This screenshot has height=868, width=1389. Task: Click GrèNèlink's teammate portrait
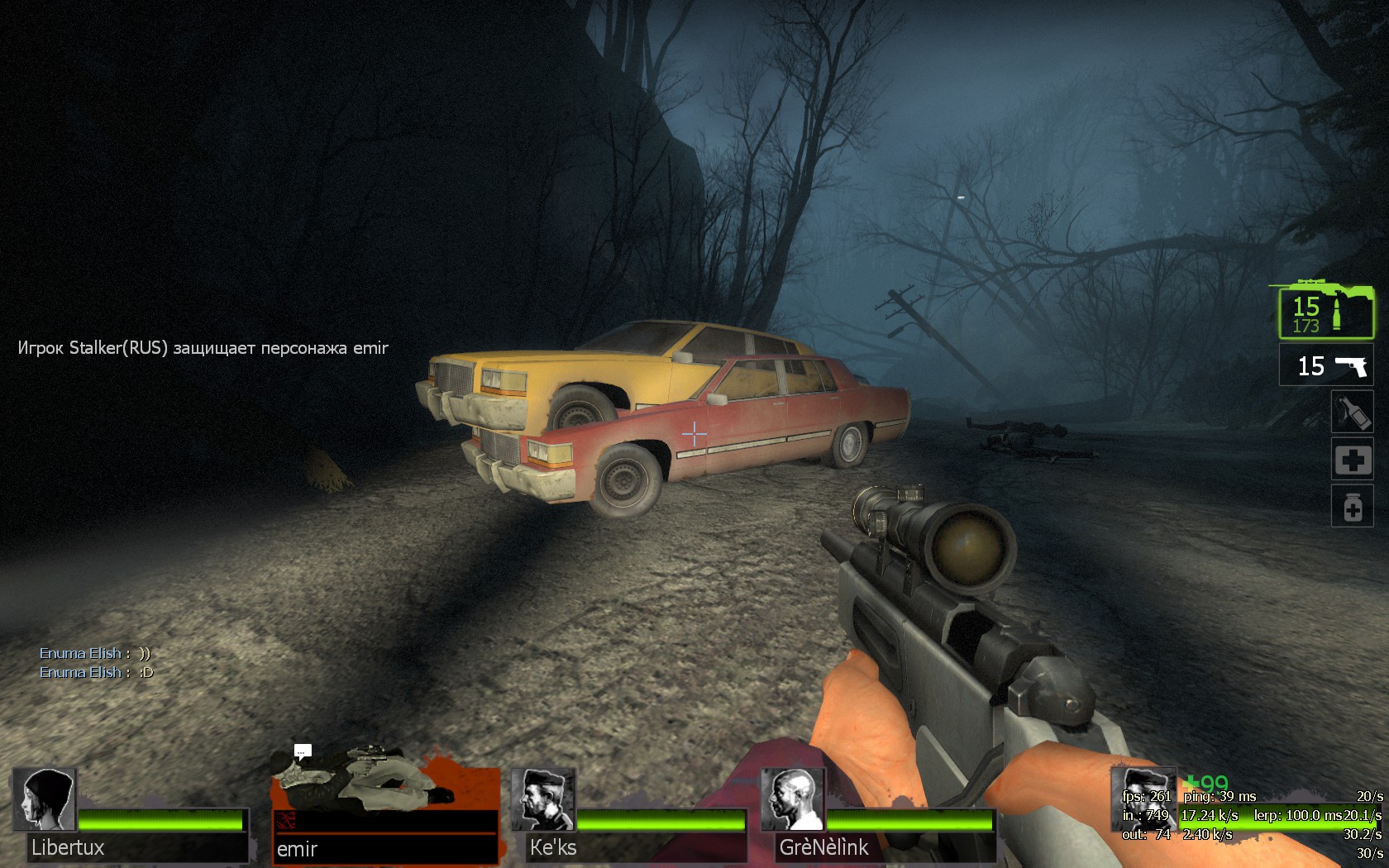(792, 800)
